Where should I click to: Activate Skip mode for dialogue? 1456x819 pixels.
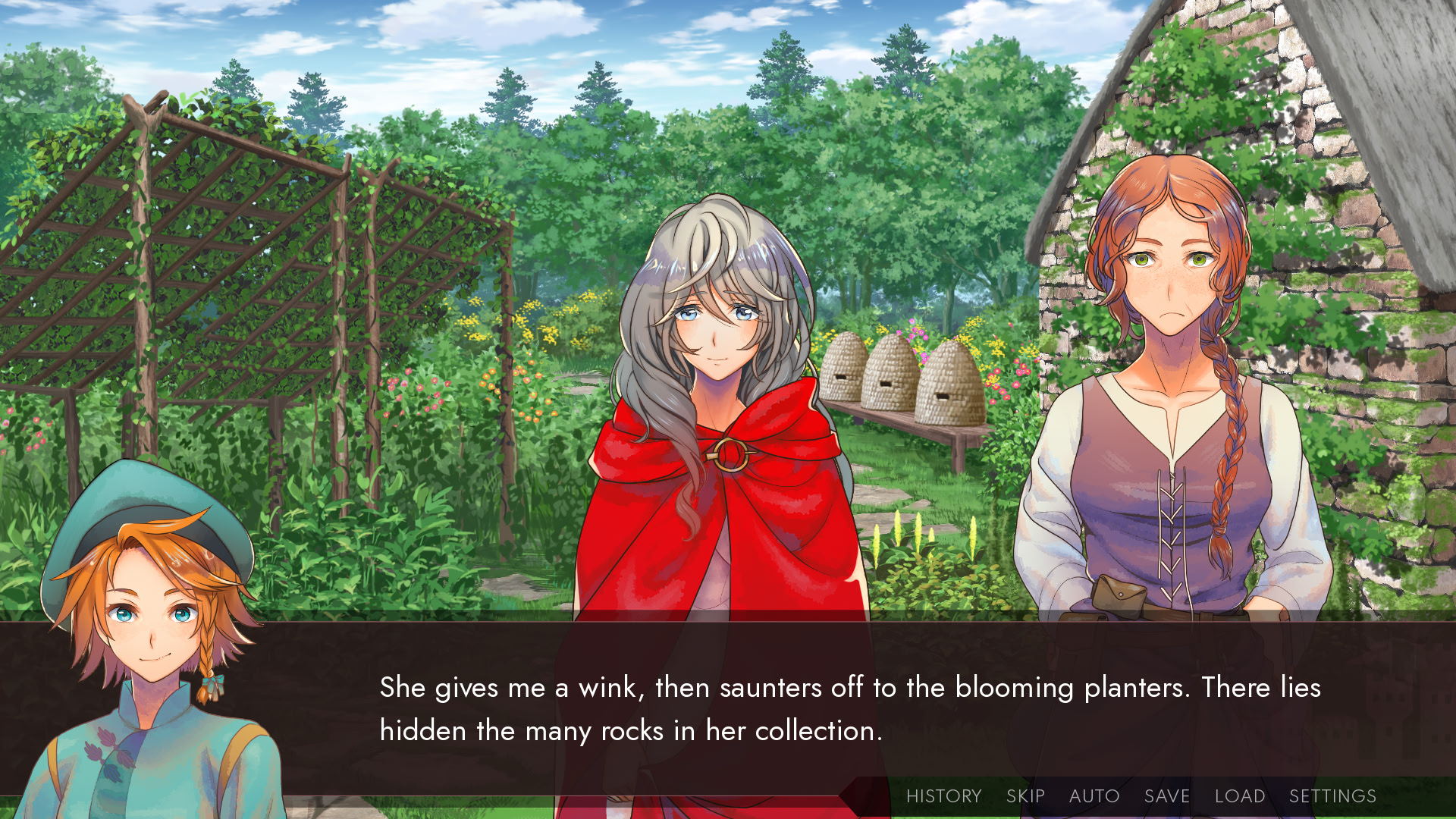point(1025,795)
